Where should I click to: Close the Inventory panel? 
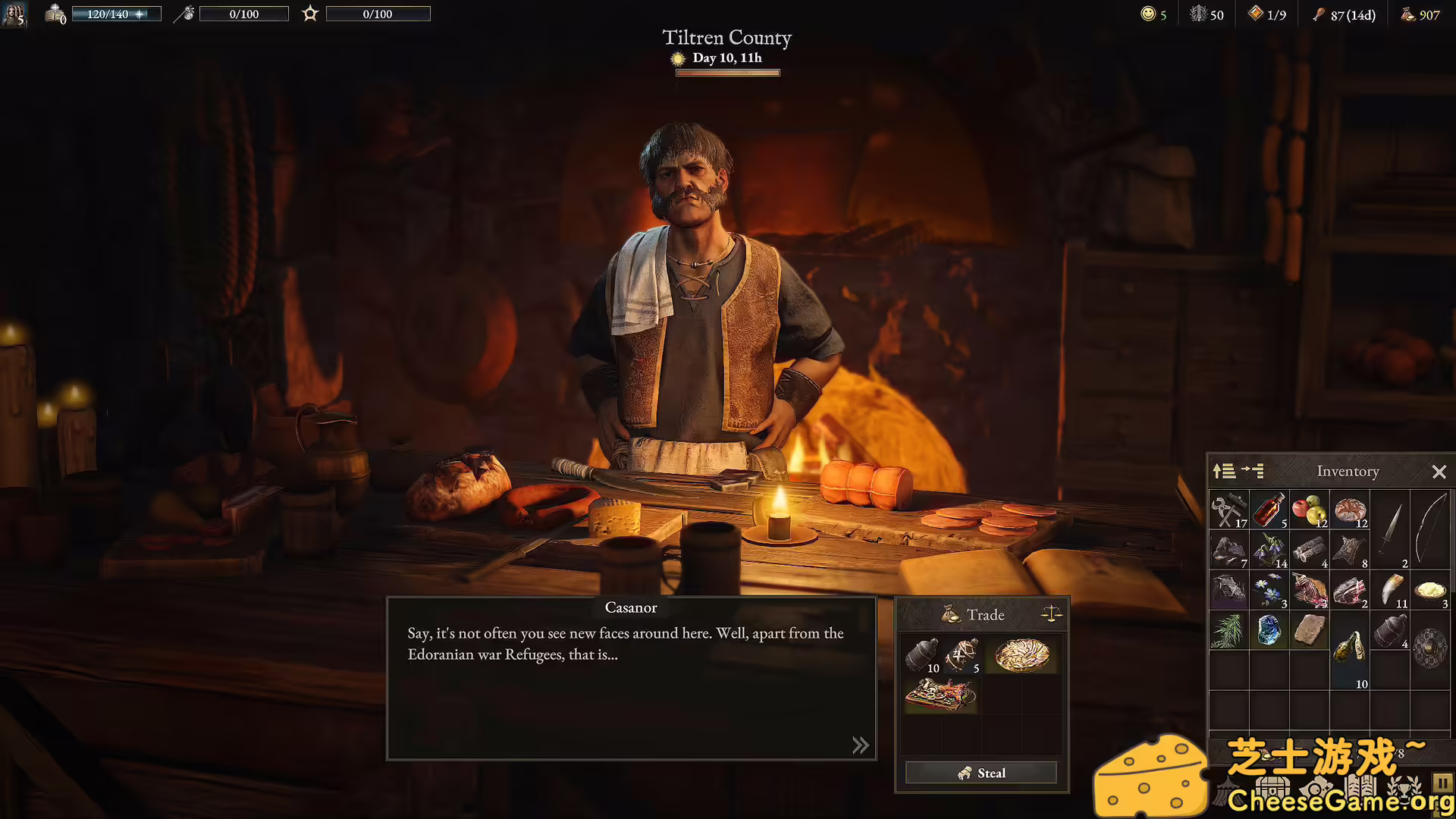[1439, 472]
